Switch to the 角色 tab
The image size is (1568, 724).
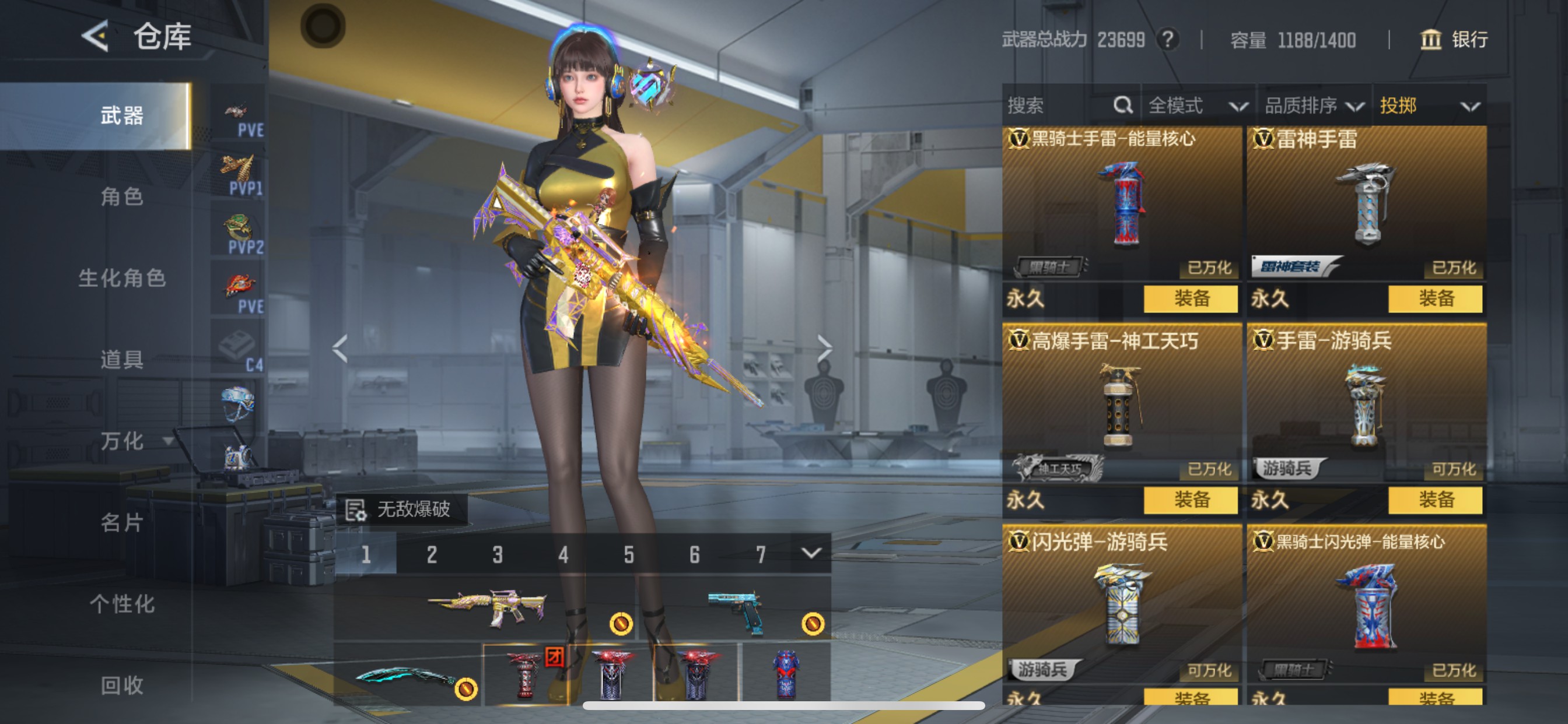(122, 196)
